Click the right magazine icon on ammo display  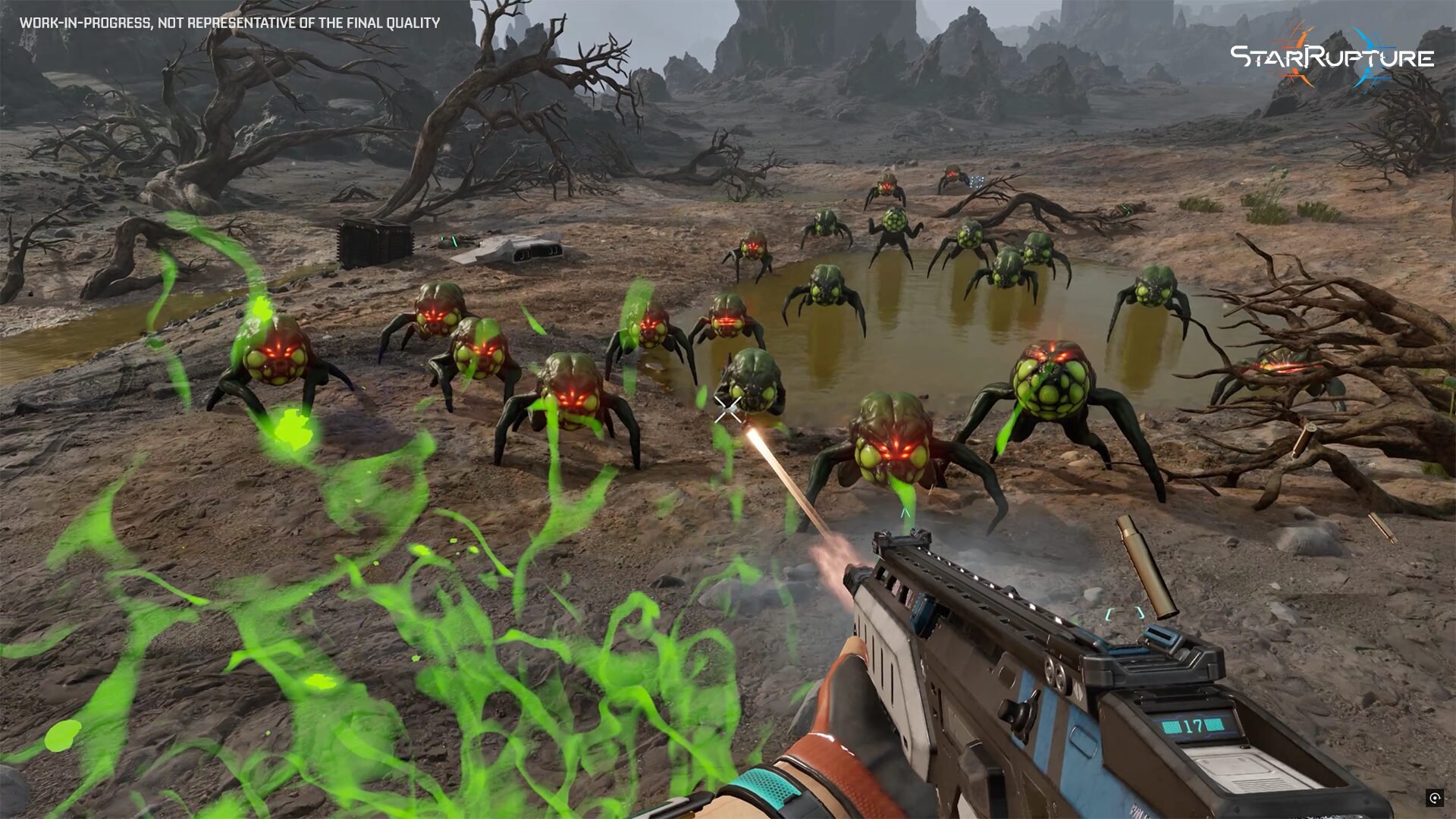pos(1214,725)
